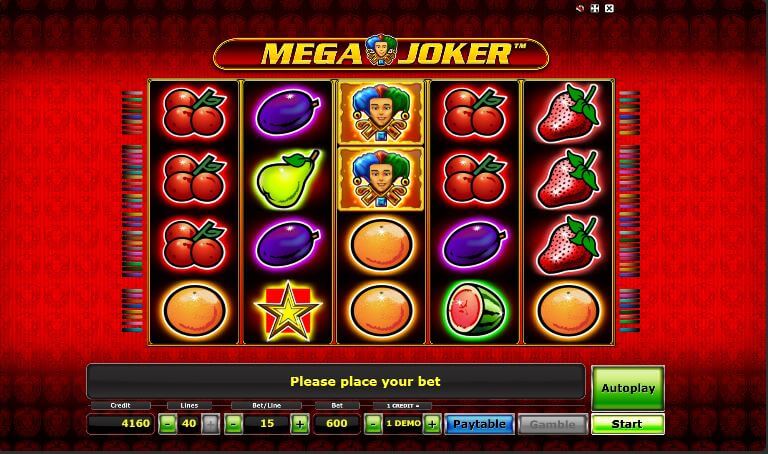Switch to fullscreen with the arrows icon

coord(594,9)
